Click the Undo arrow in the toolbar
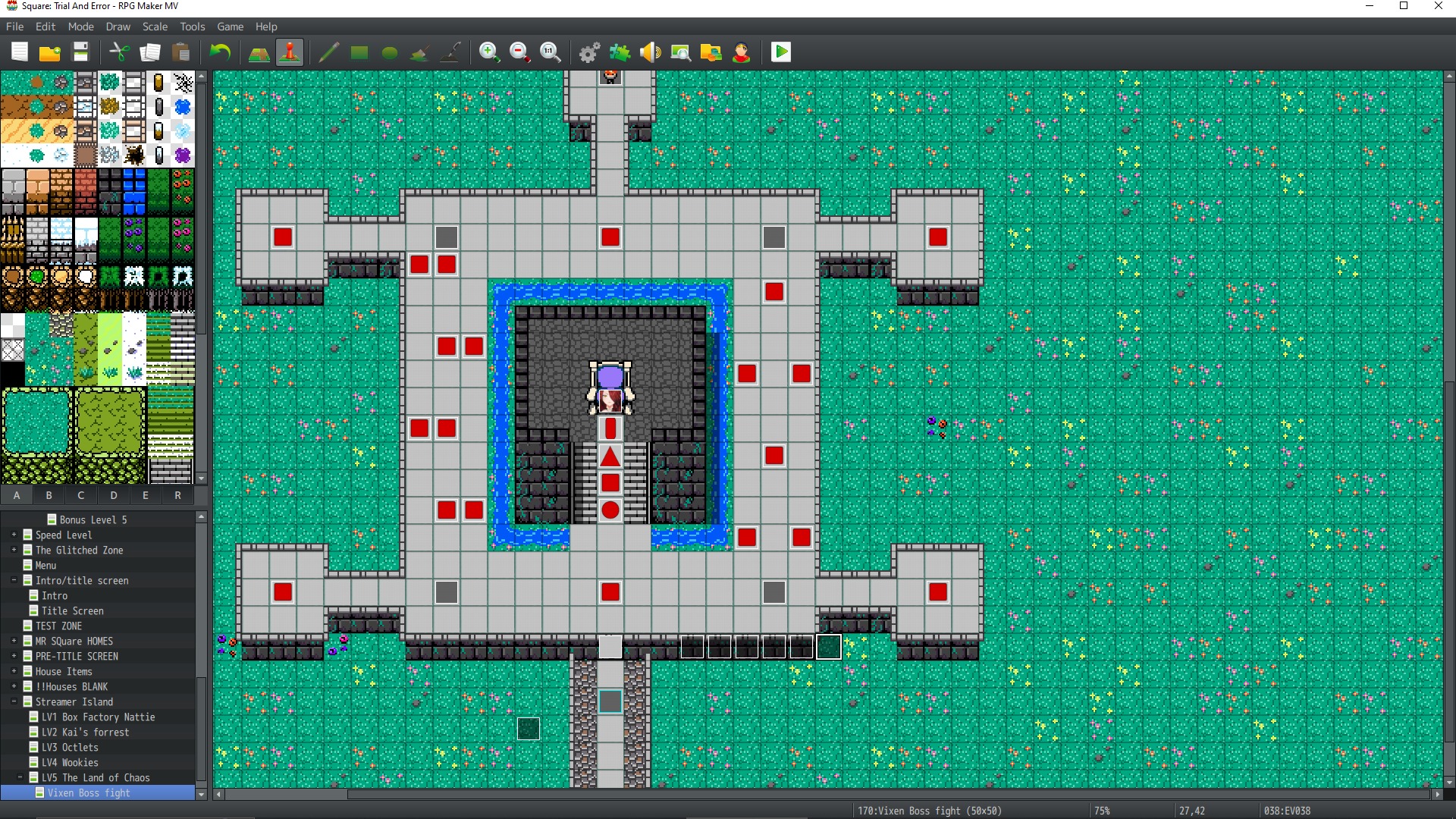The height and width of the screenshot is (819, 1456). (220, 52)
